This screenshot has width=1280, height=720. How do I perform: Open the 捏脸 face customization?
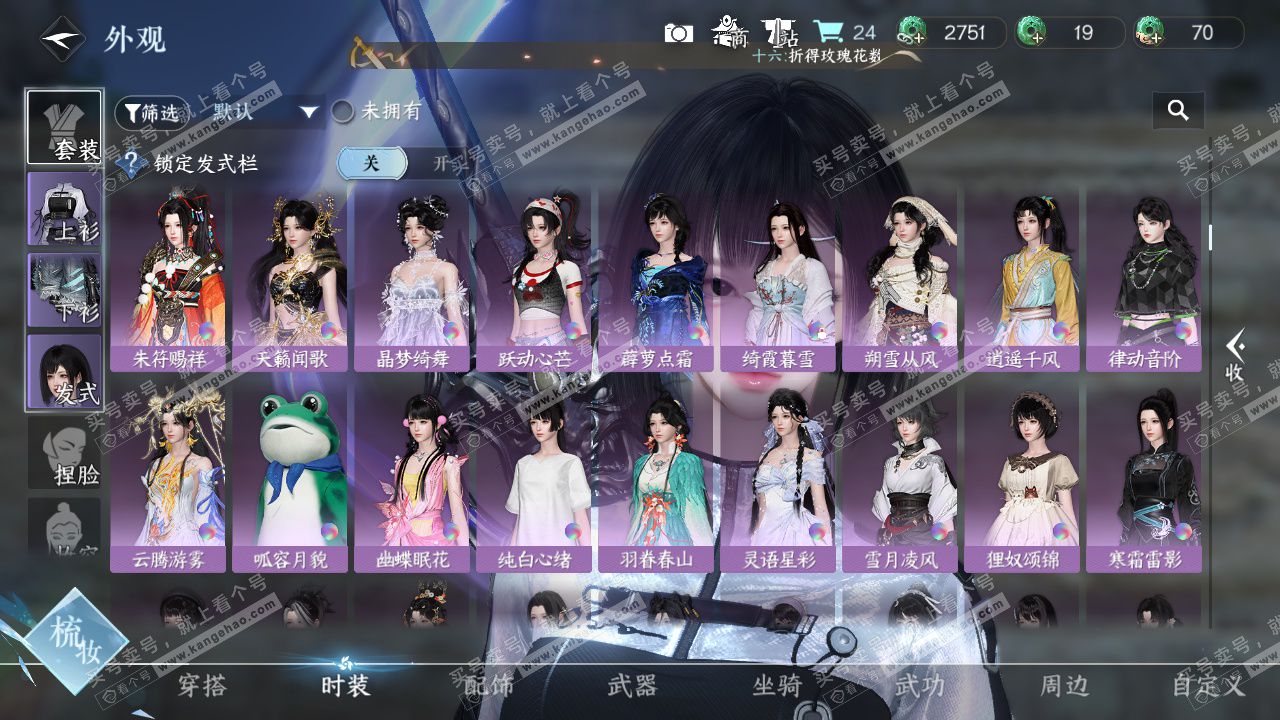coord(64,454)
